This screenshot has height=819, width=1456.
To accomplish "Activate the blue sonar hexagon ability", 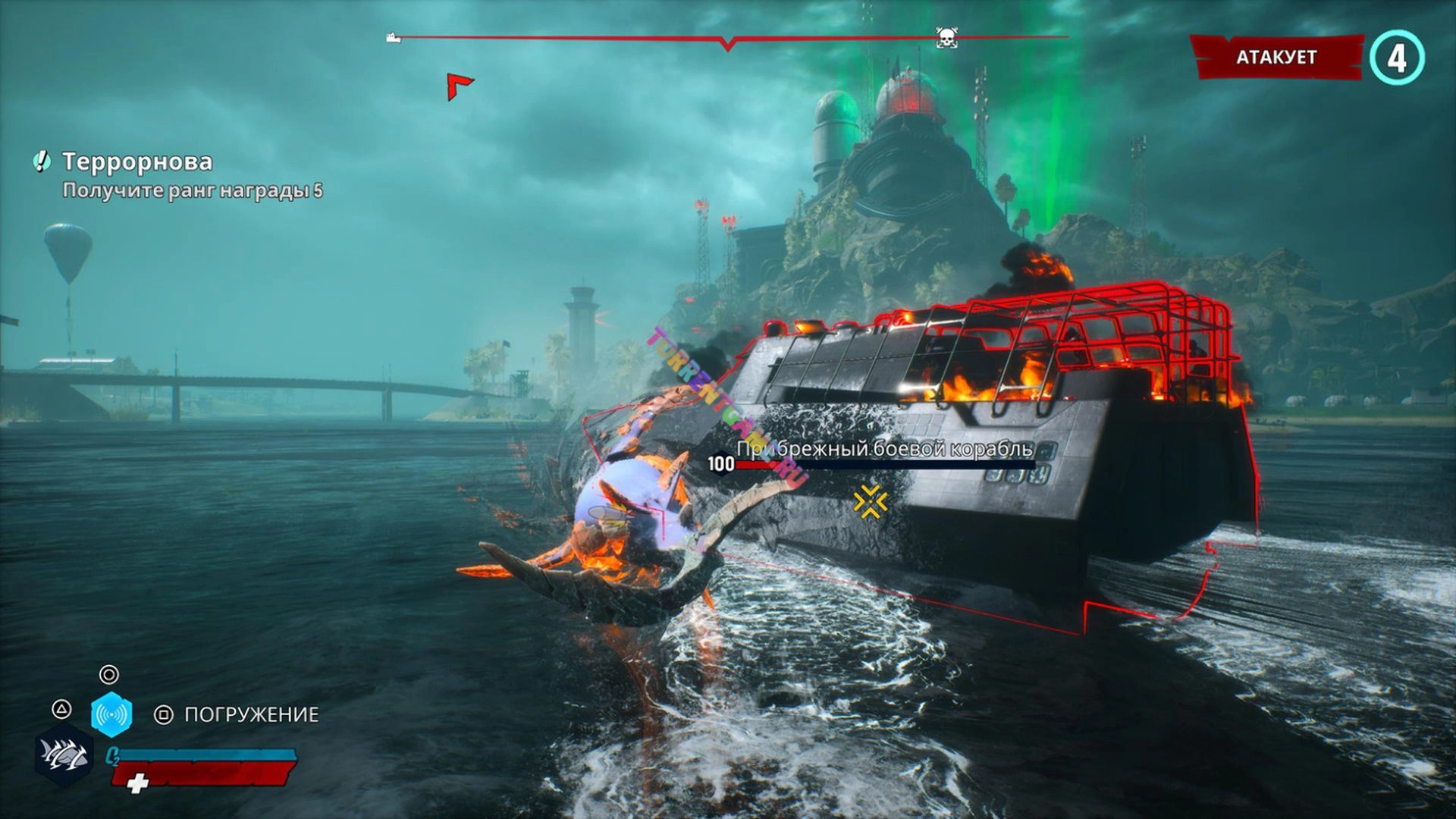I will pos(111,714).
